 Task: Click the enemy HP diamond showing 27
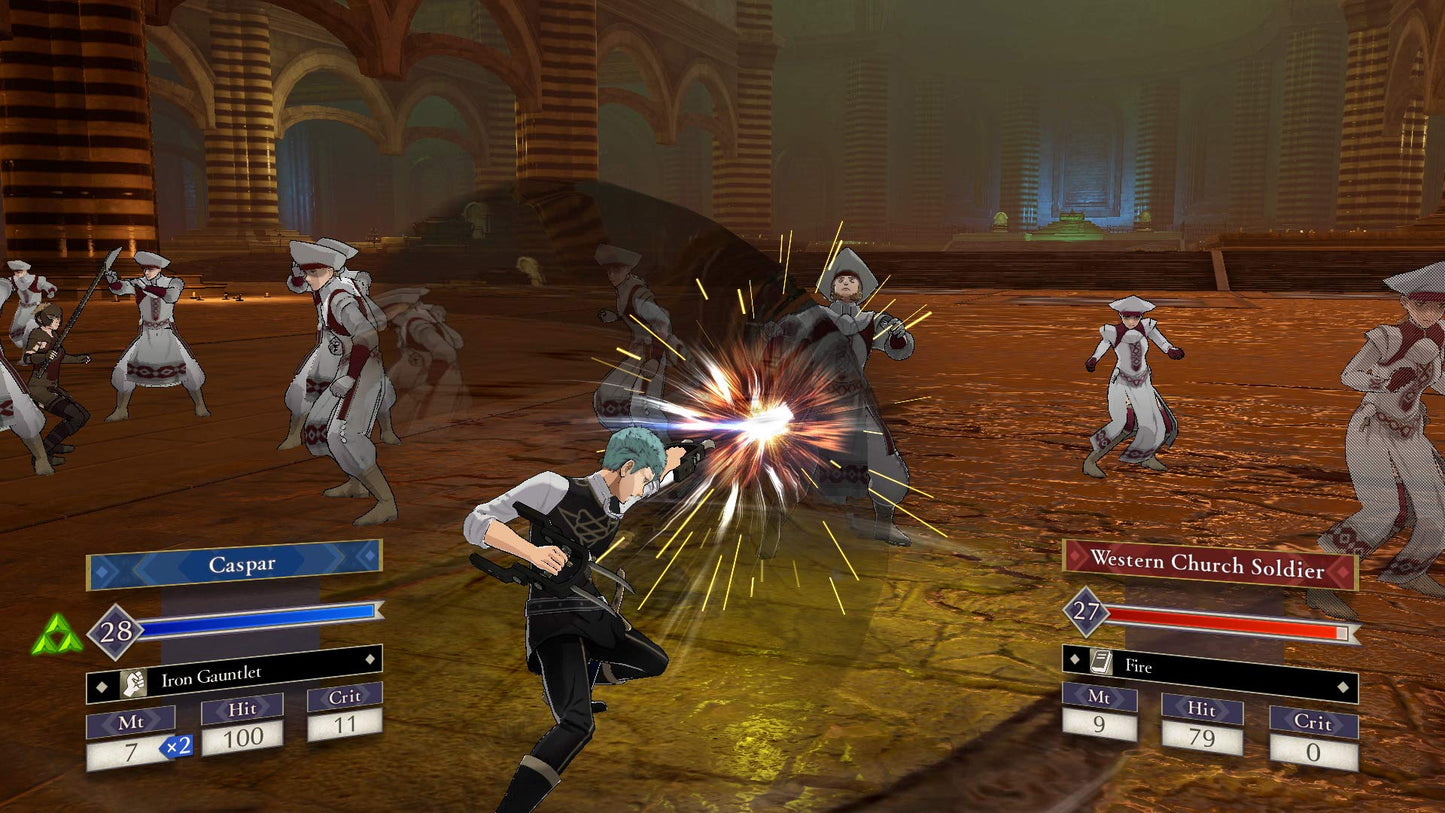pos(1087,612)
